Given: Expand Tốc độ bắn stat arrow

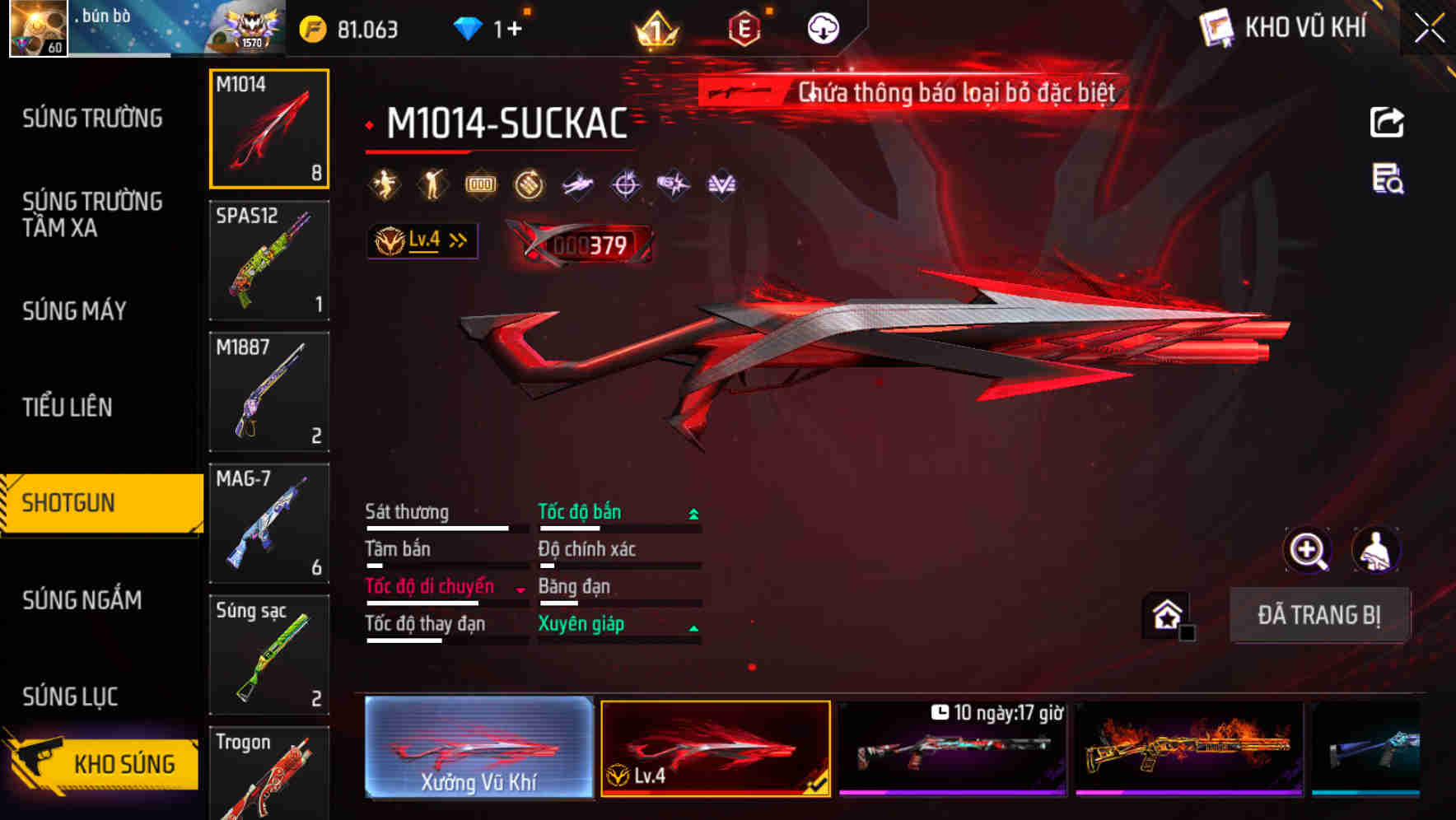Looking at the screenshot, I should pos(692,512).
